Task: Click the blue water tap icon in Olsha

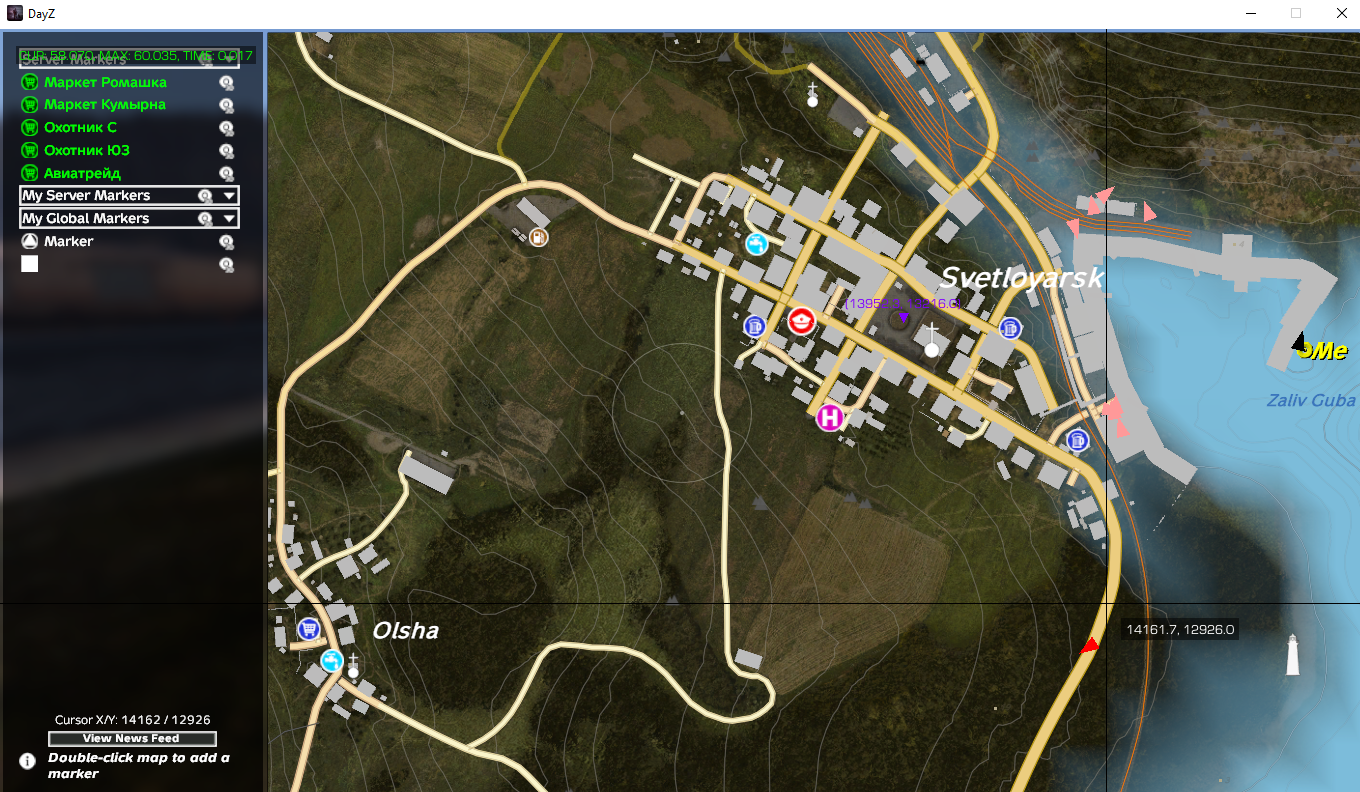Action: point(330,660)
